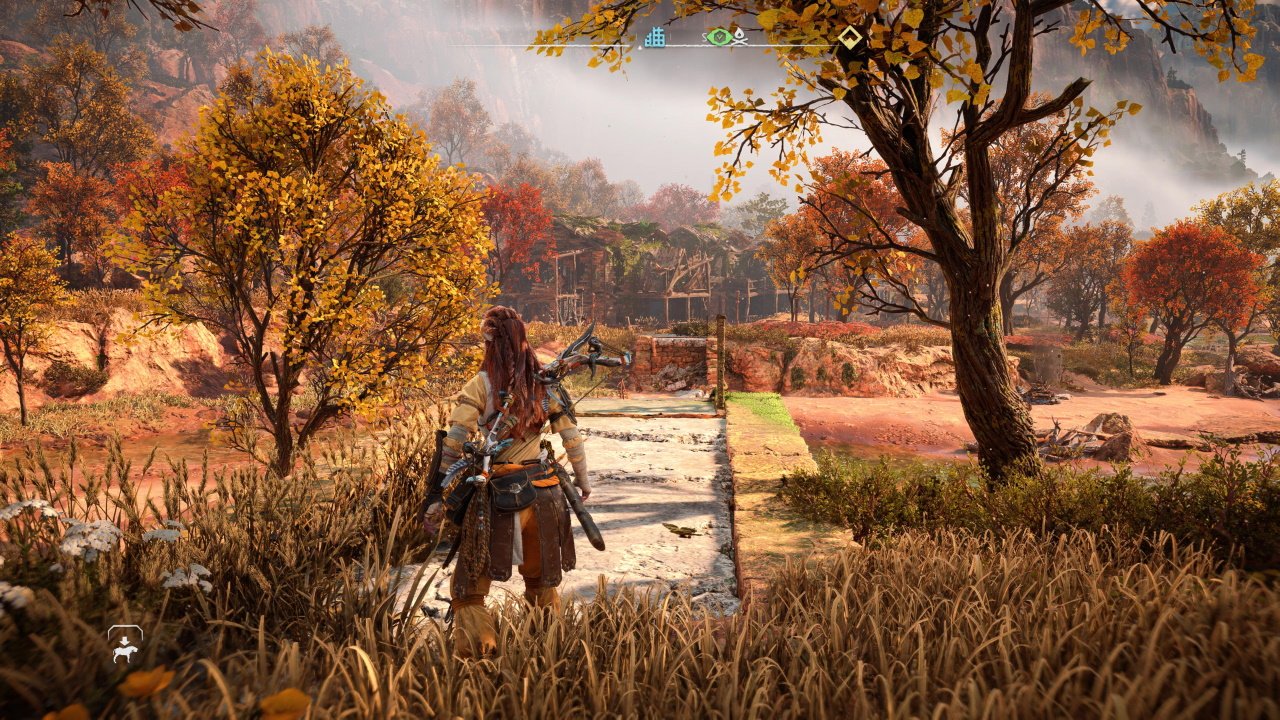Activate the call mount icon
1280x720 pixels.
[125, 645]
